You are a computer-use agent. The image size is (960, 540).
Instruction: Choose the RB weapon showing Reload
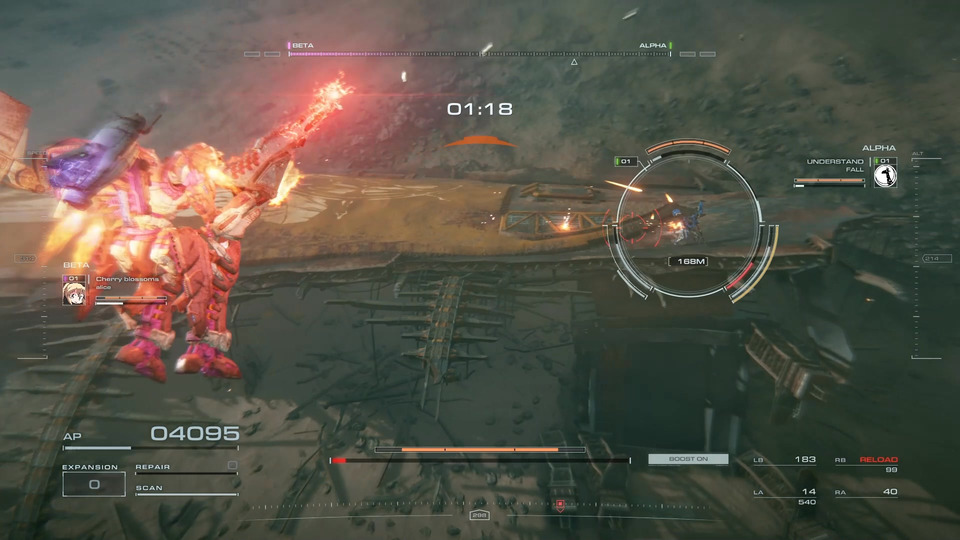[867, 460]
